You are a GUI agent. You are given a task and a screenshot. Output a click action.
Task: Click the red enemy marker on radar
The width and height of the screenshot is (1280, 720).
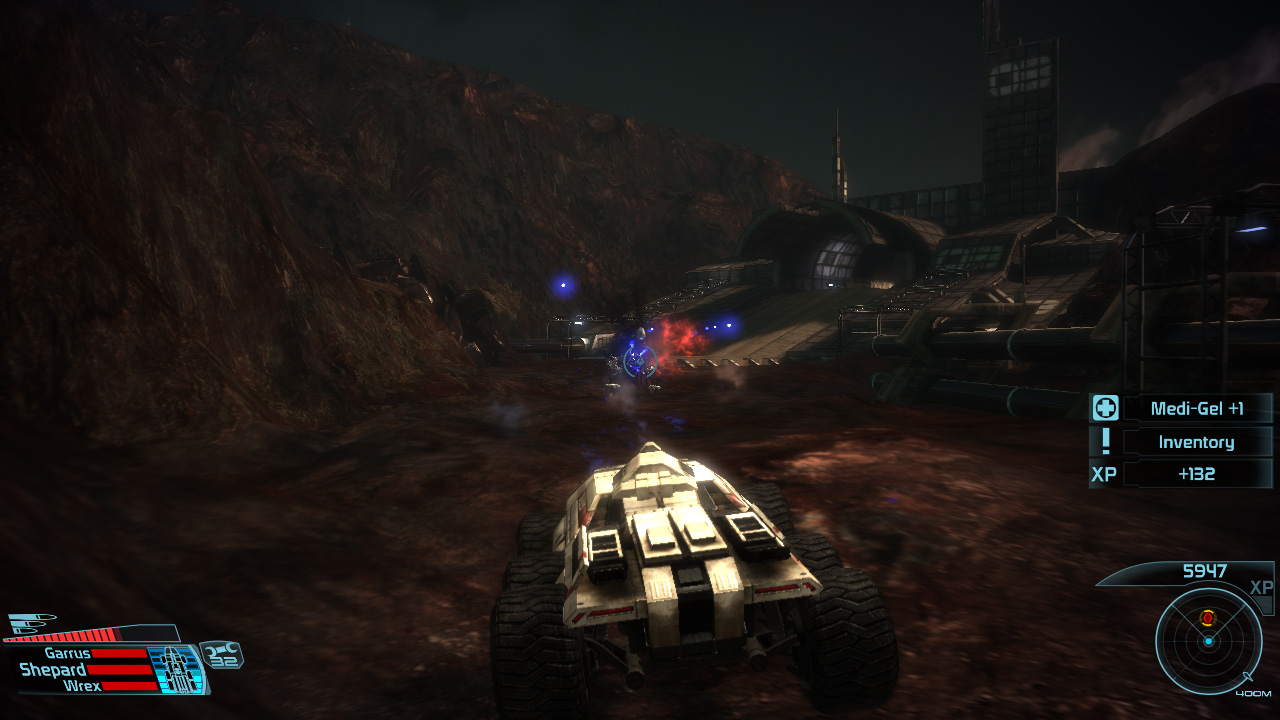coord(1207,618)
